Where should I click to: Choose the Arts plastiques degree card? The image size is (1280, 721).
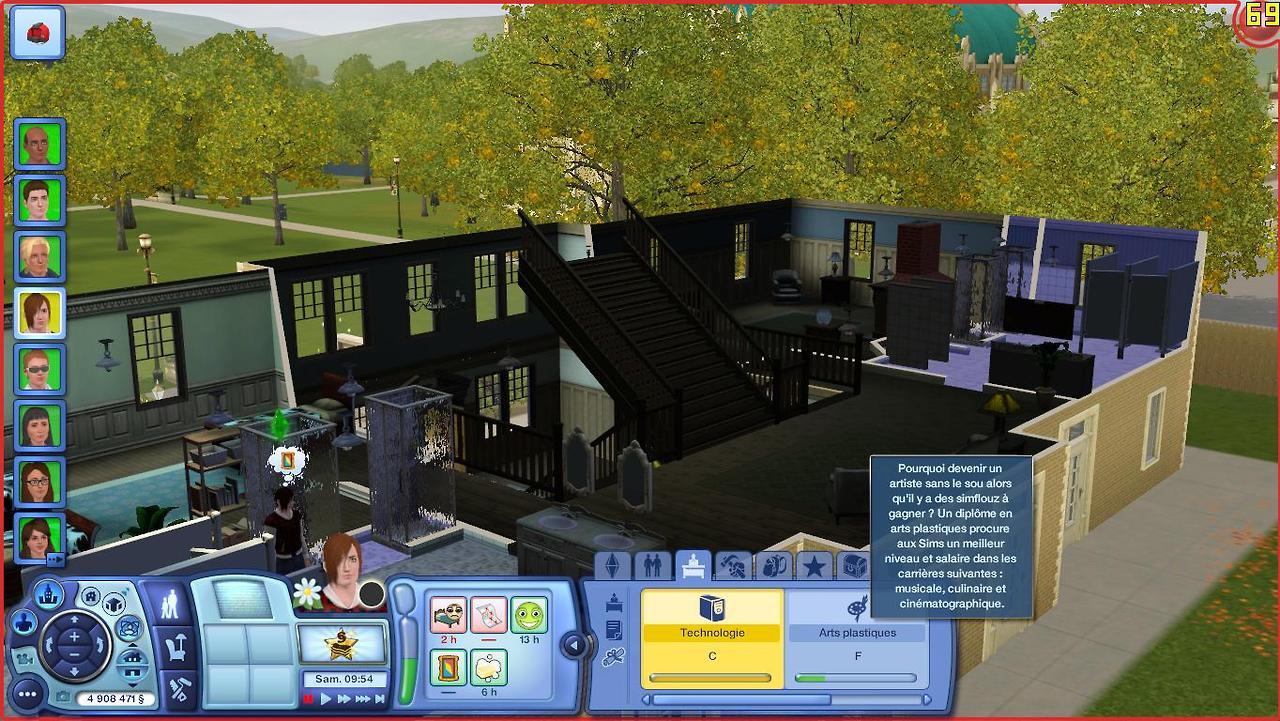(857, 637)
